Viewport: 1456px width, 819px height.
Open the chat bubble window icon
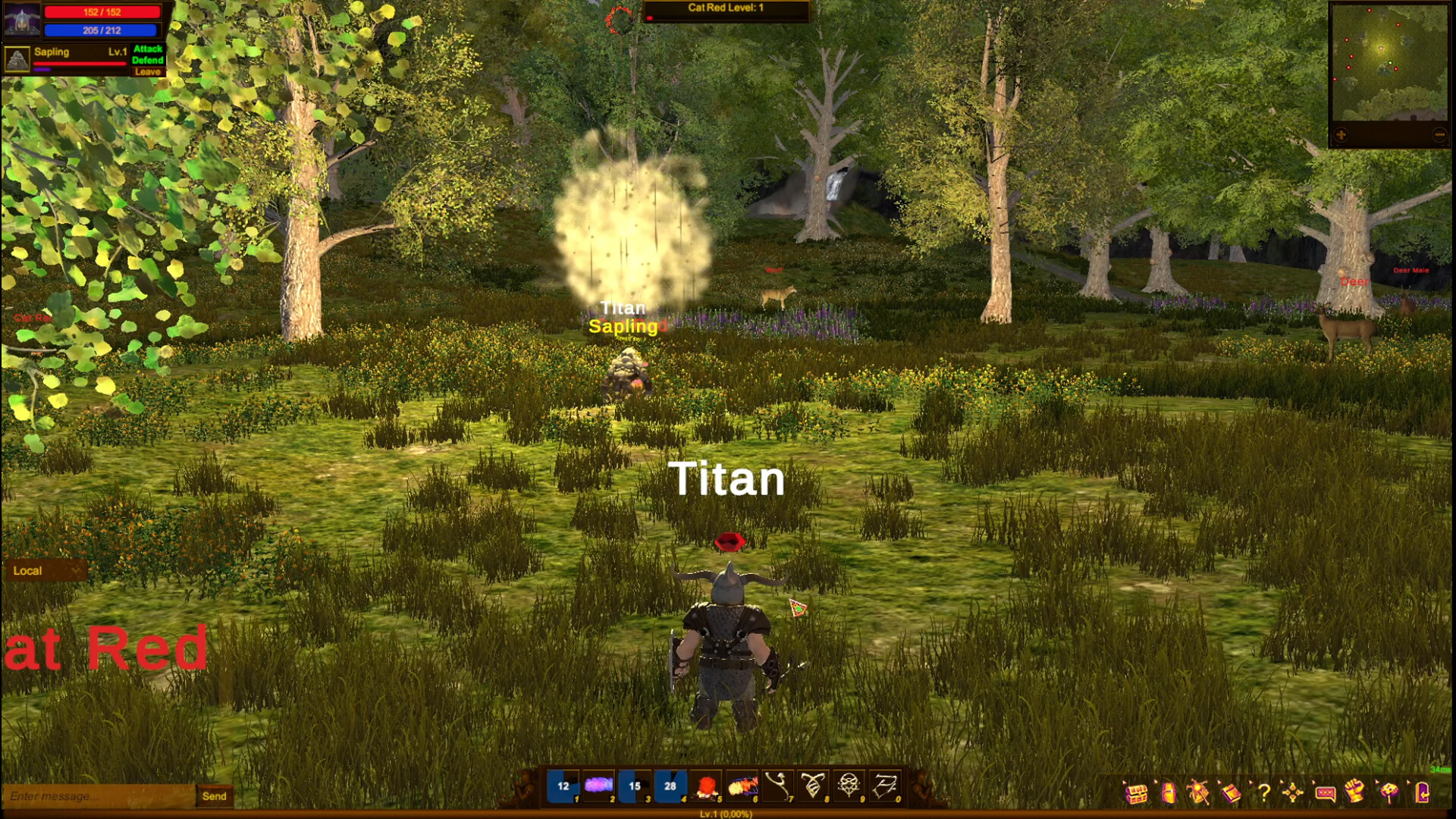click(1326, 794)
